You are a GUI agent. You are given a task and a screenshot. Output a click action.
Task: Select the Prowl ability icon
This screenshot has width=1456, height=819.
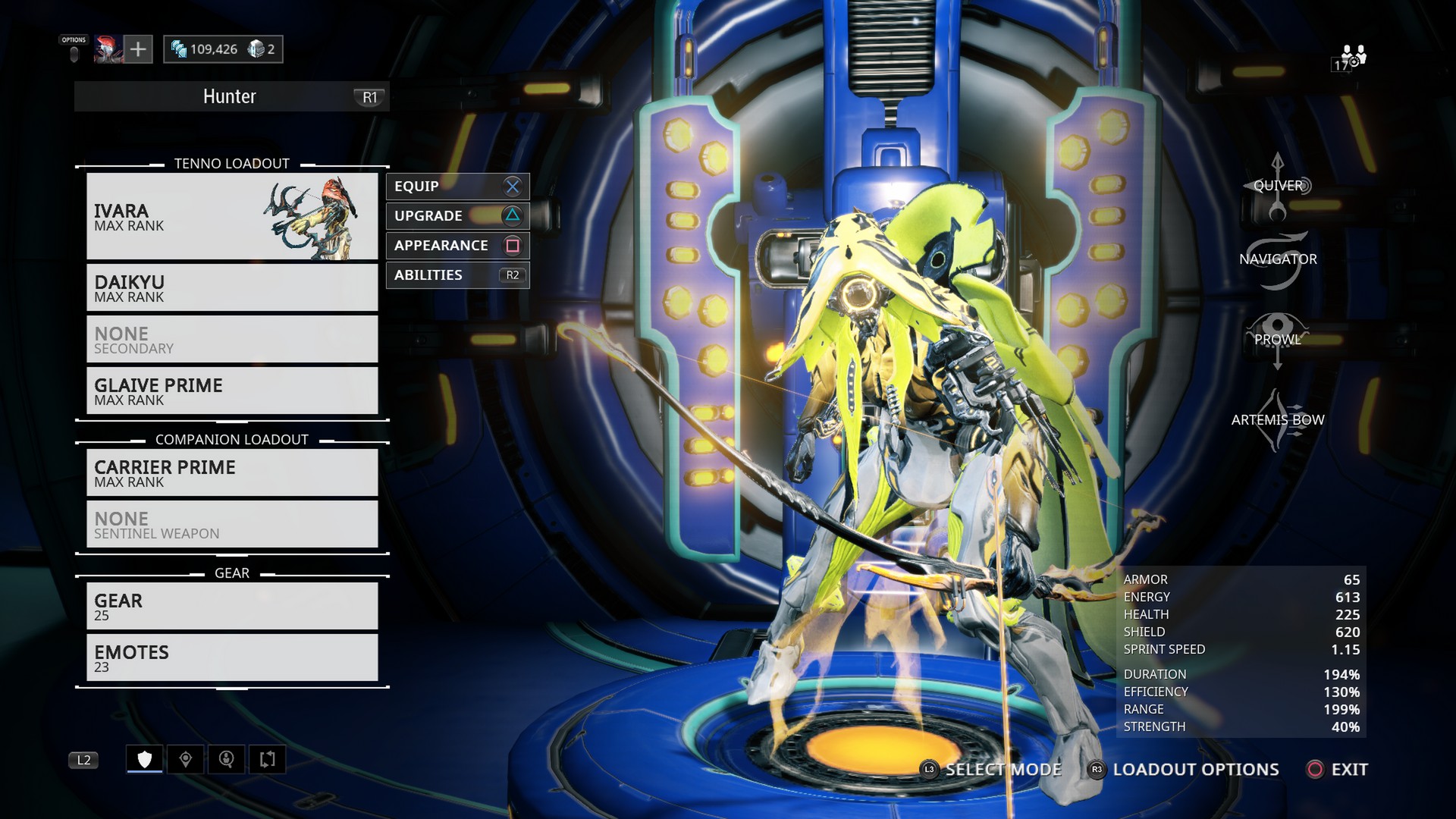point(1278,340)
